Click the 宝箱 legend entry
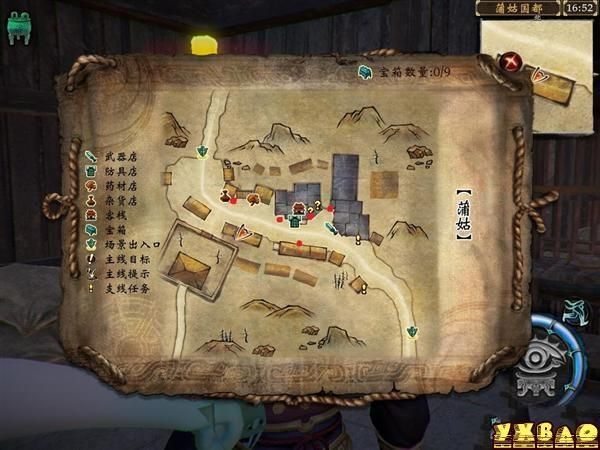The width and height of the screenshot is (600, 450). pos(113,229)
